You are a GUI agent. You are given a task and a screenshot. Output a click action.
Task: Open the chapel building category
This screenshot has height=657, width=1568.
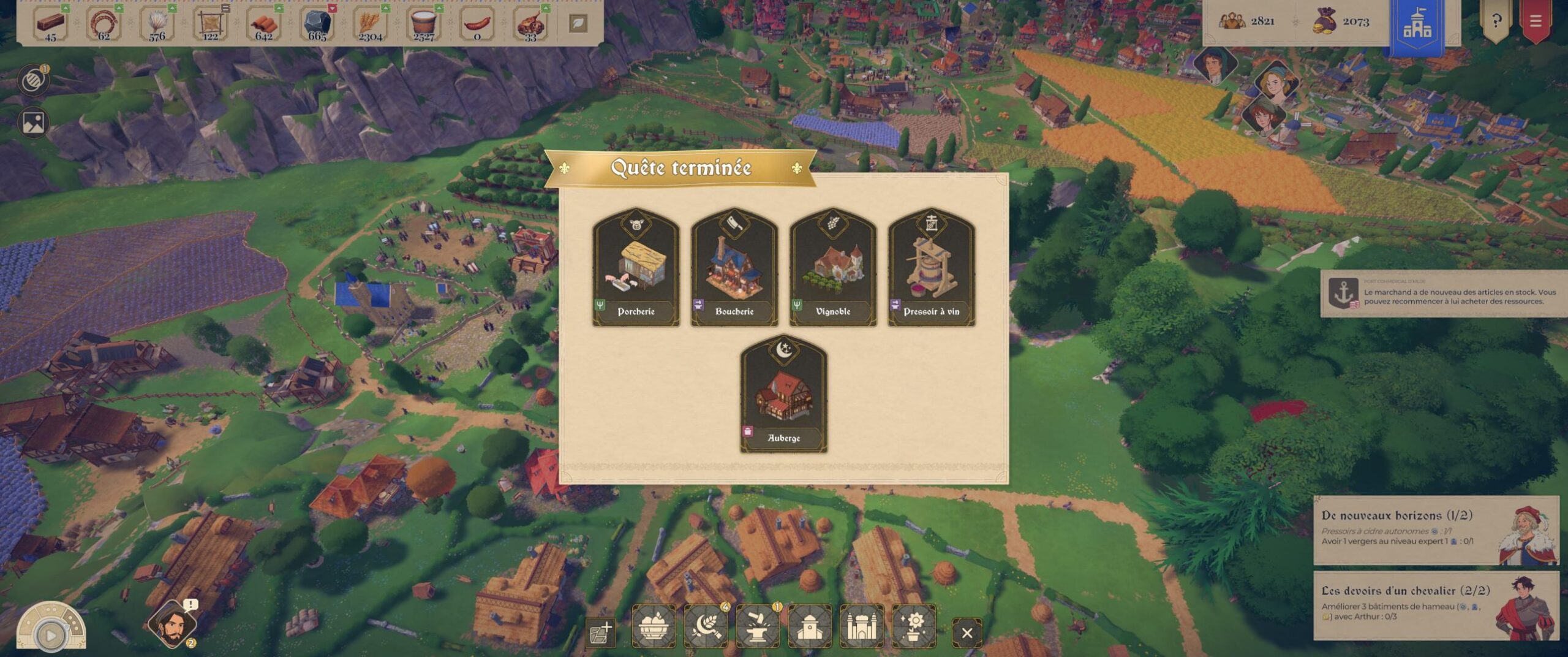coord(810,626)
